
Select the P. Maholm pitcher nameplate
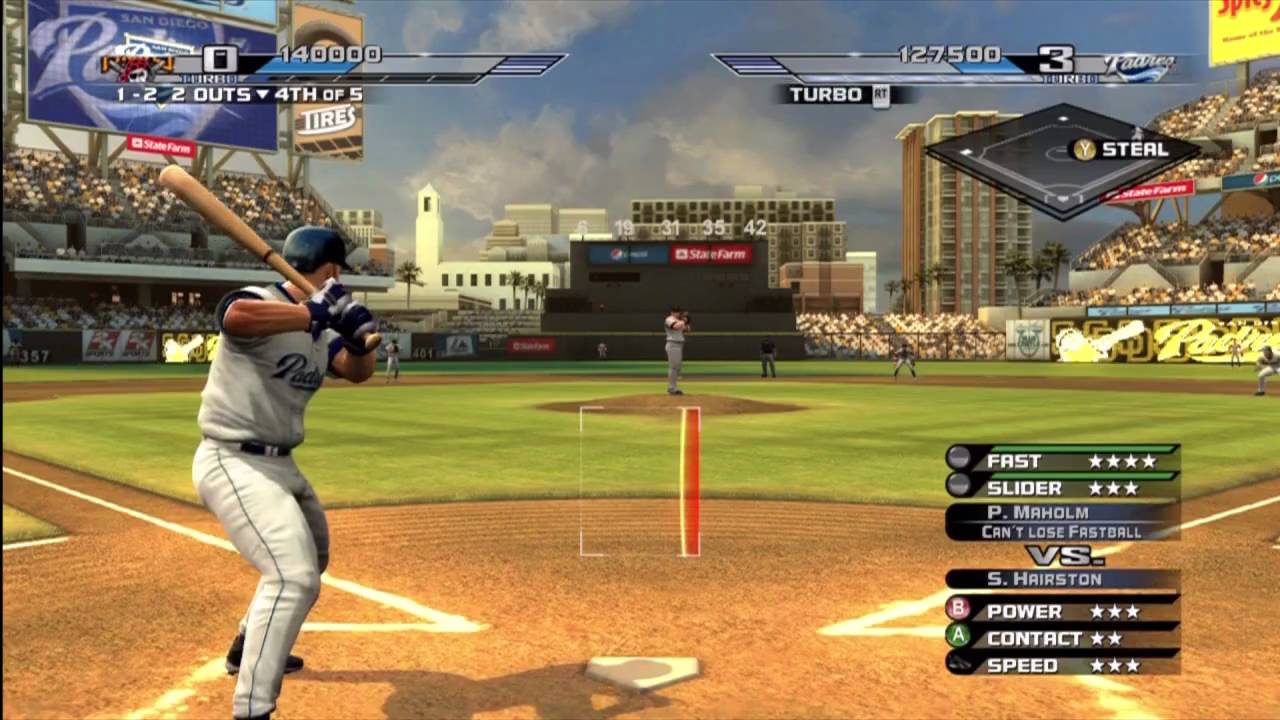coord(1038,512)
